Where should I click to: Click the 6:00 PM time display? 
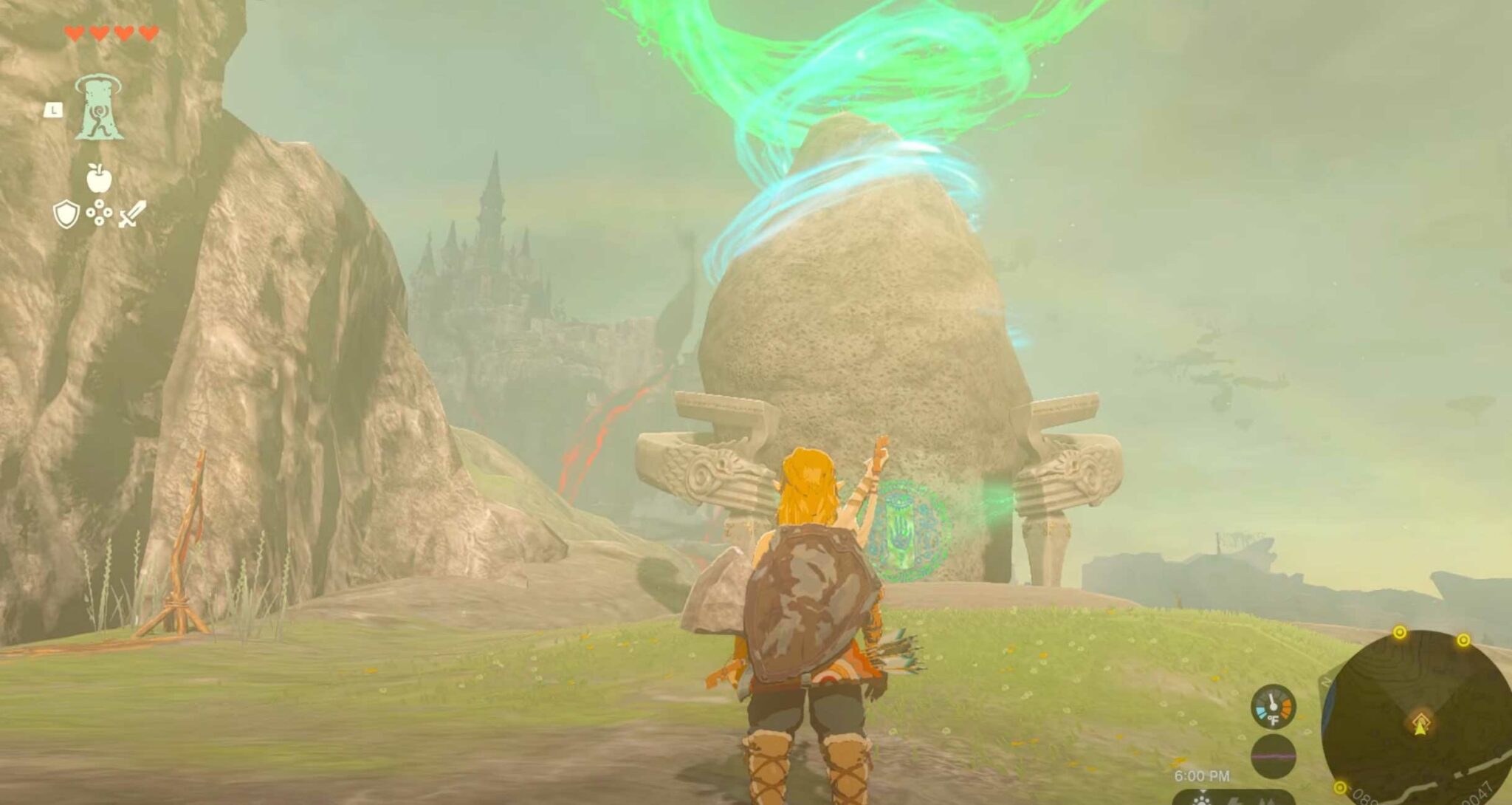(x=1202, y=774)
